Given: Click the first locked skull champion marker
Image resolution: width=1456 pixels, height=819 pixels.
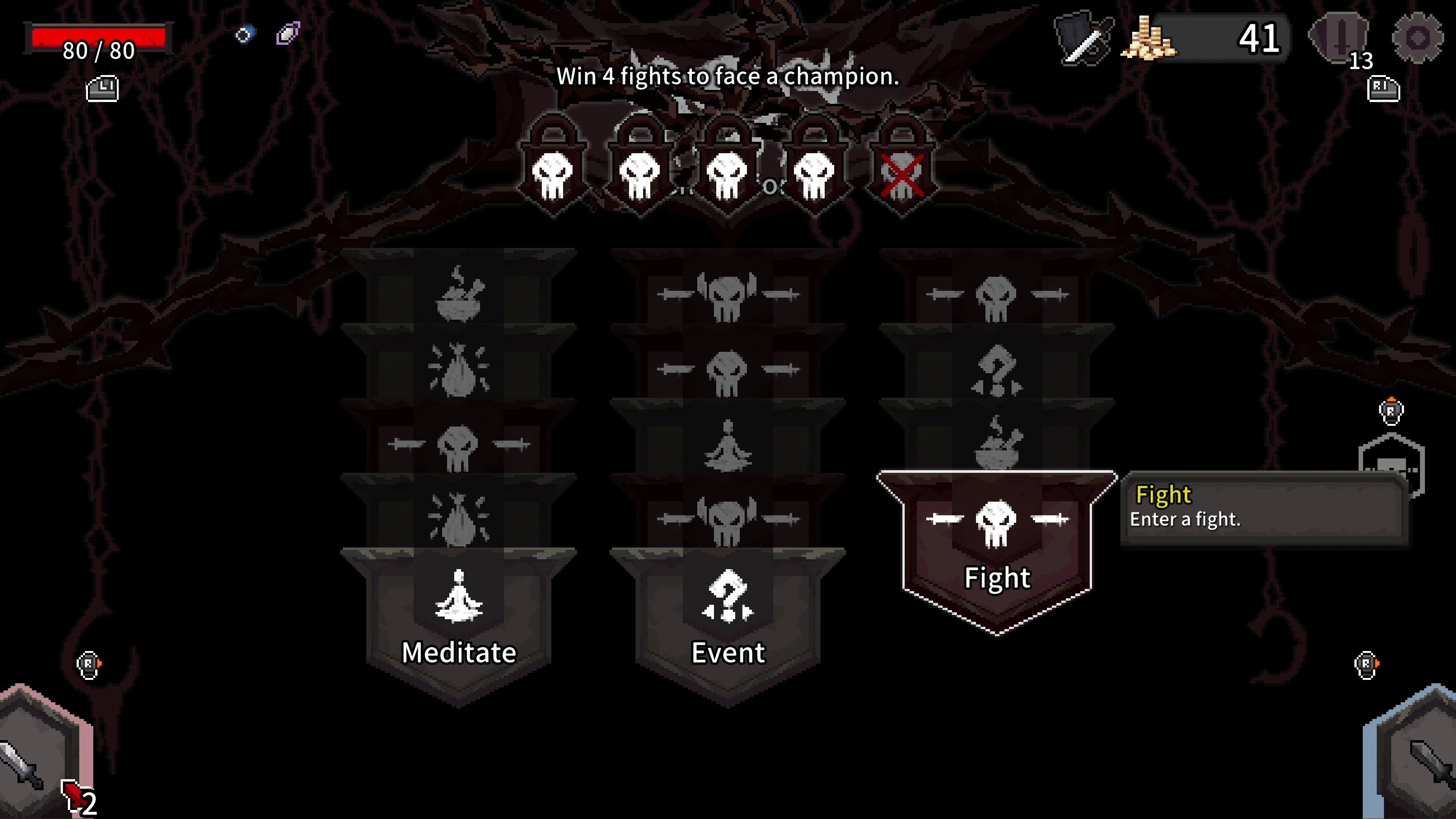Looking at the screenshot, I should point(553,173).
